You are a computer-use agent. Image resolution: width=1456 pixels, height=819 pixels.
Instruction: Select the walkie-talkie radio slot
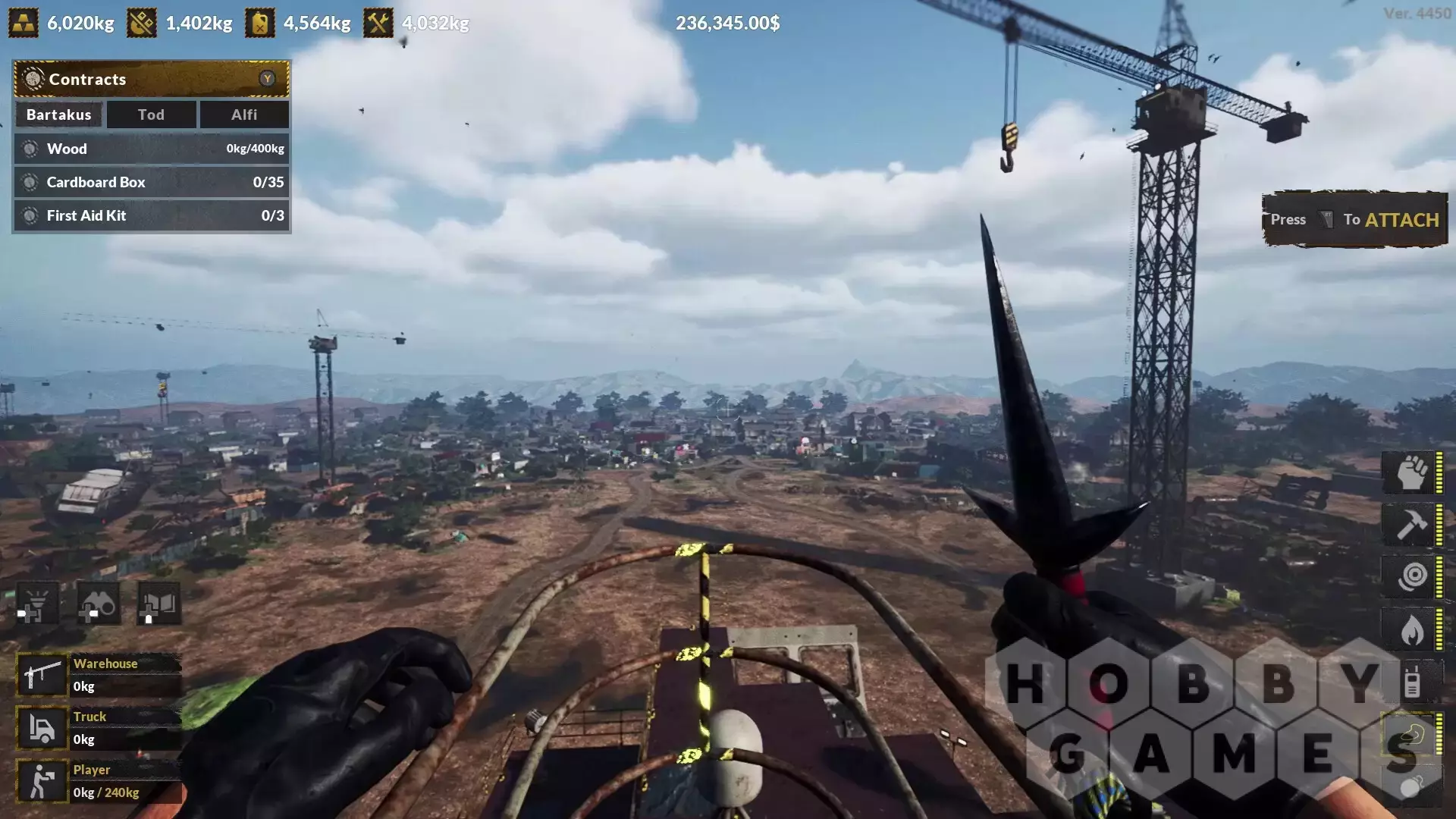1411,682
